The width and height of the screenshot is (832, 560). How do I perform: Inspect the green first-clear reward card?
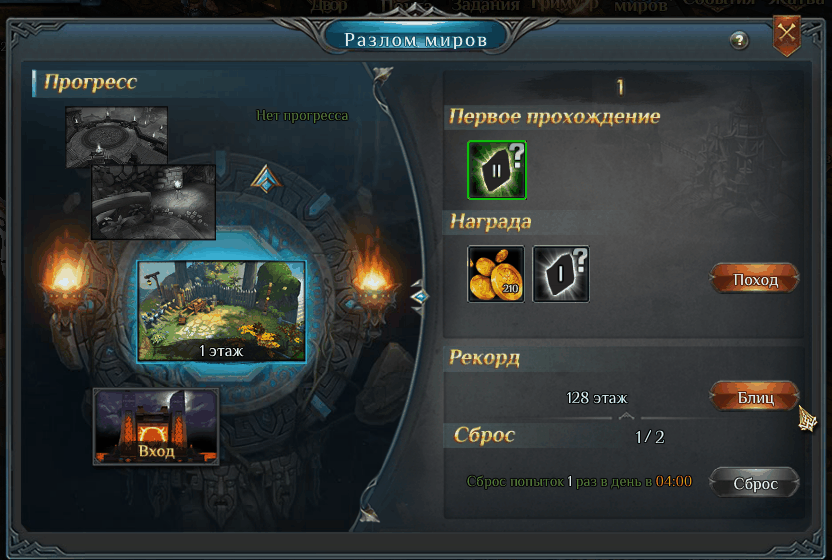(x=496, y=169)
